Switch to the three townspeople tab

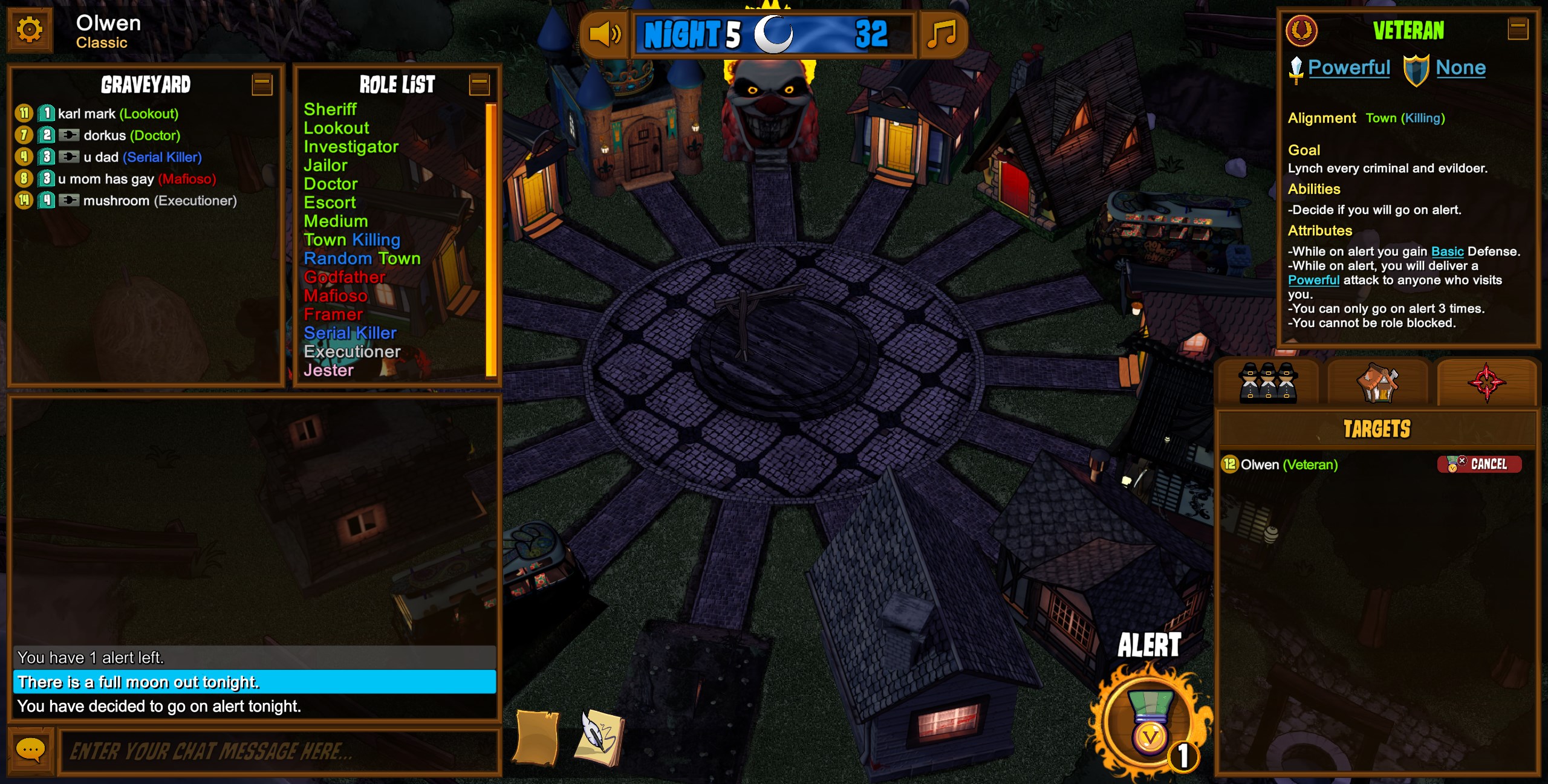tap(1267, 383)
